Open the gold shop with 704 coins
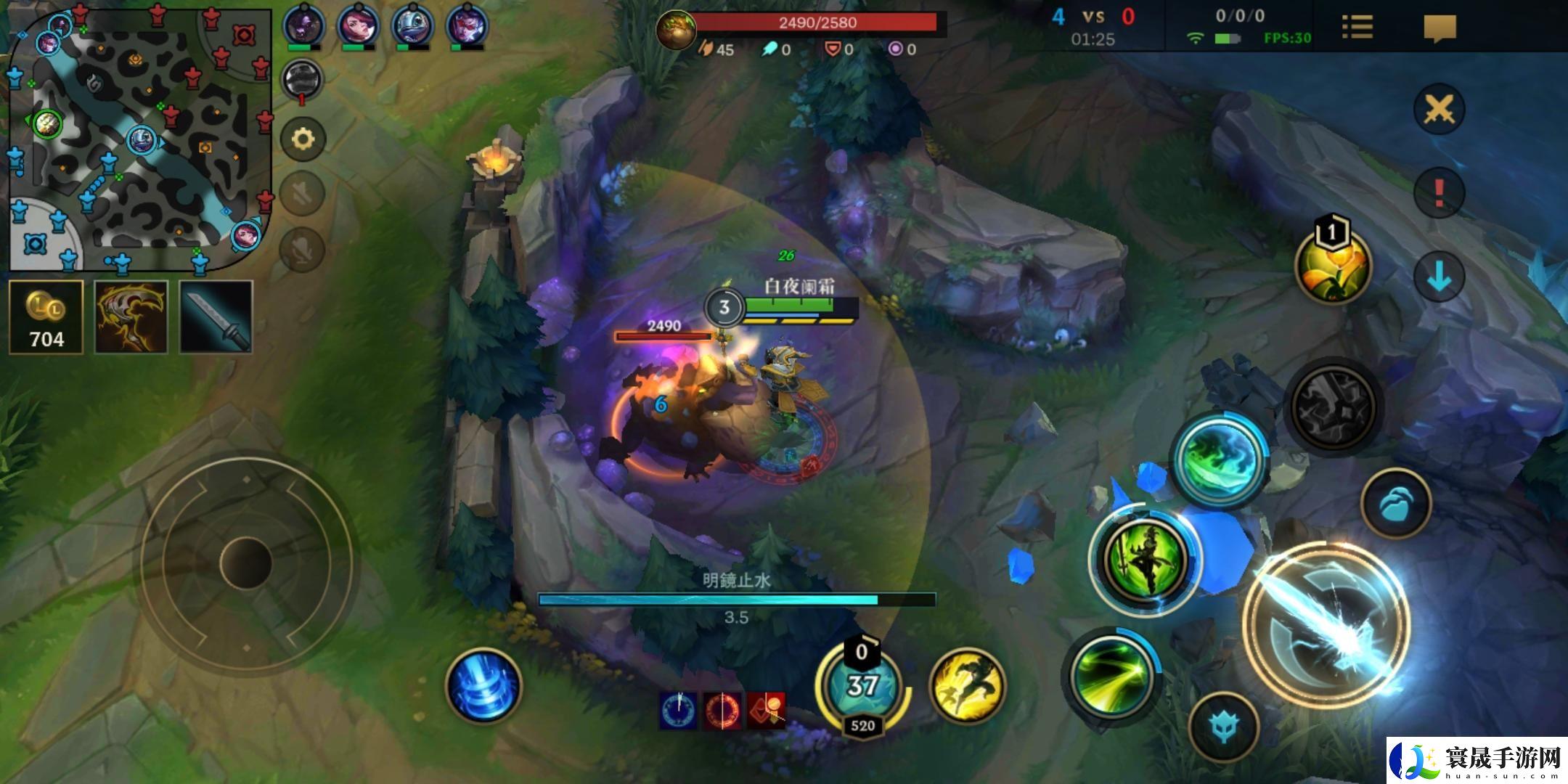The height and width of the screenshot is (784, 1568). click(x=46, y=317)
